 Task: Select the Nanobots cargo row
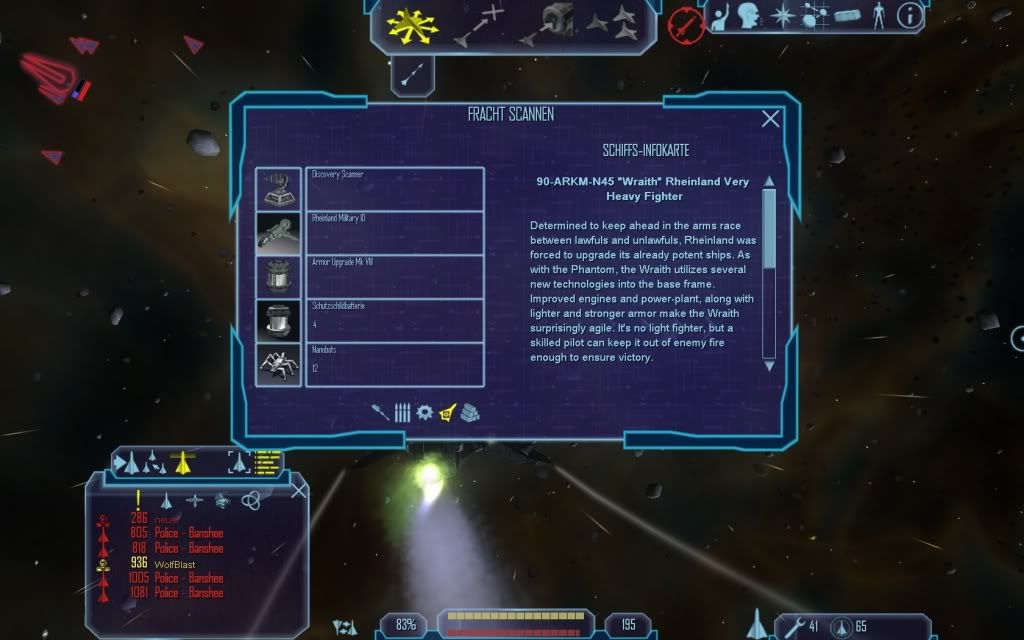394,365
